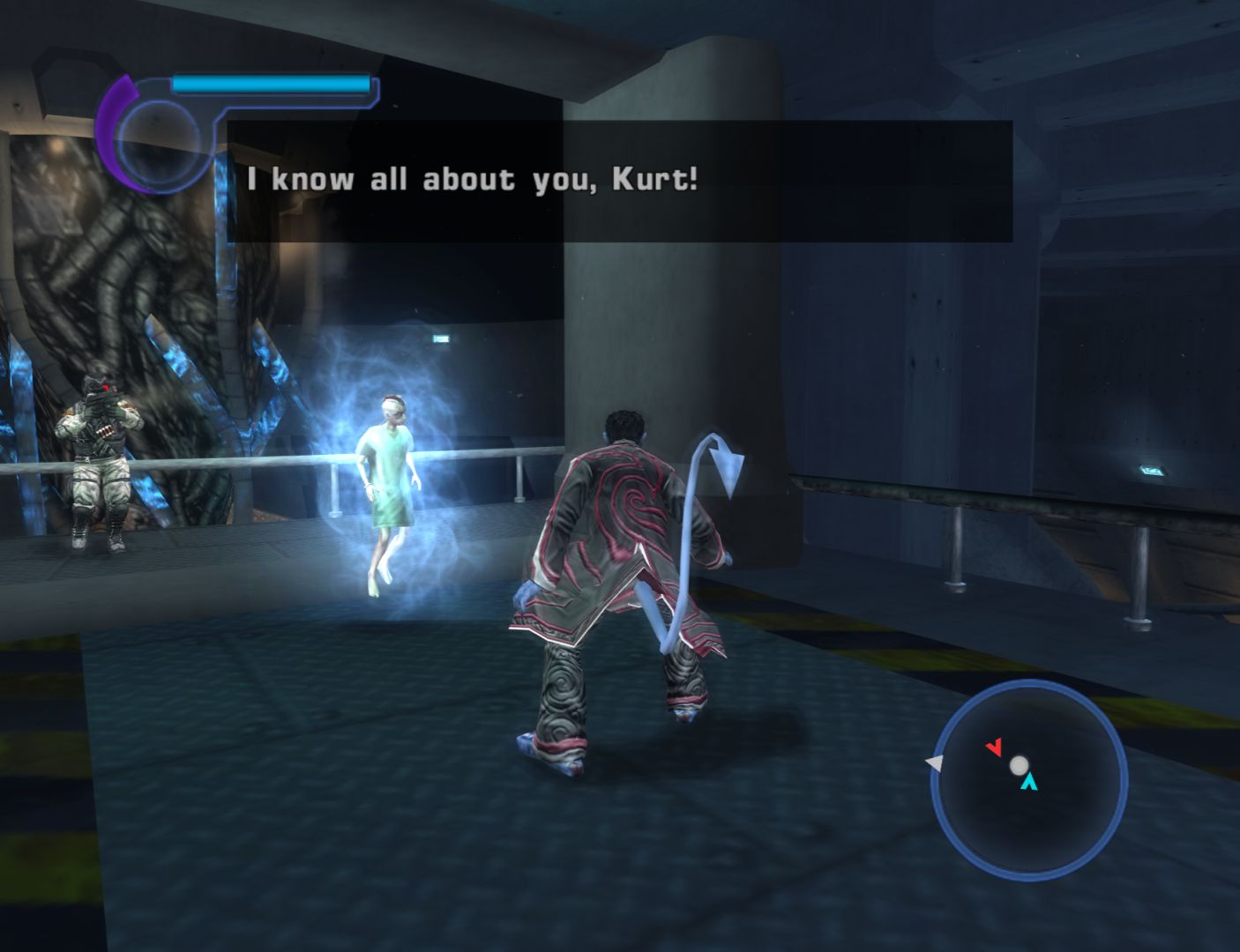Click the circular radar minimap
1240x952 pixels.
click(x=1028, y=779)
